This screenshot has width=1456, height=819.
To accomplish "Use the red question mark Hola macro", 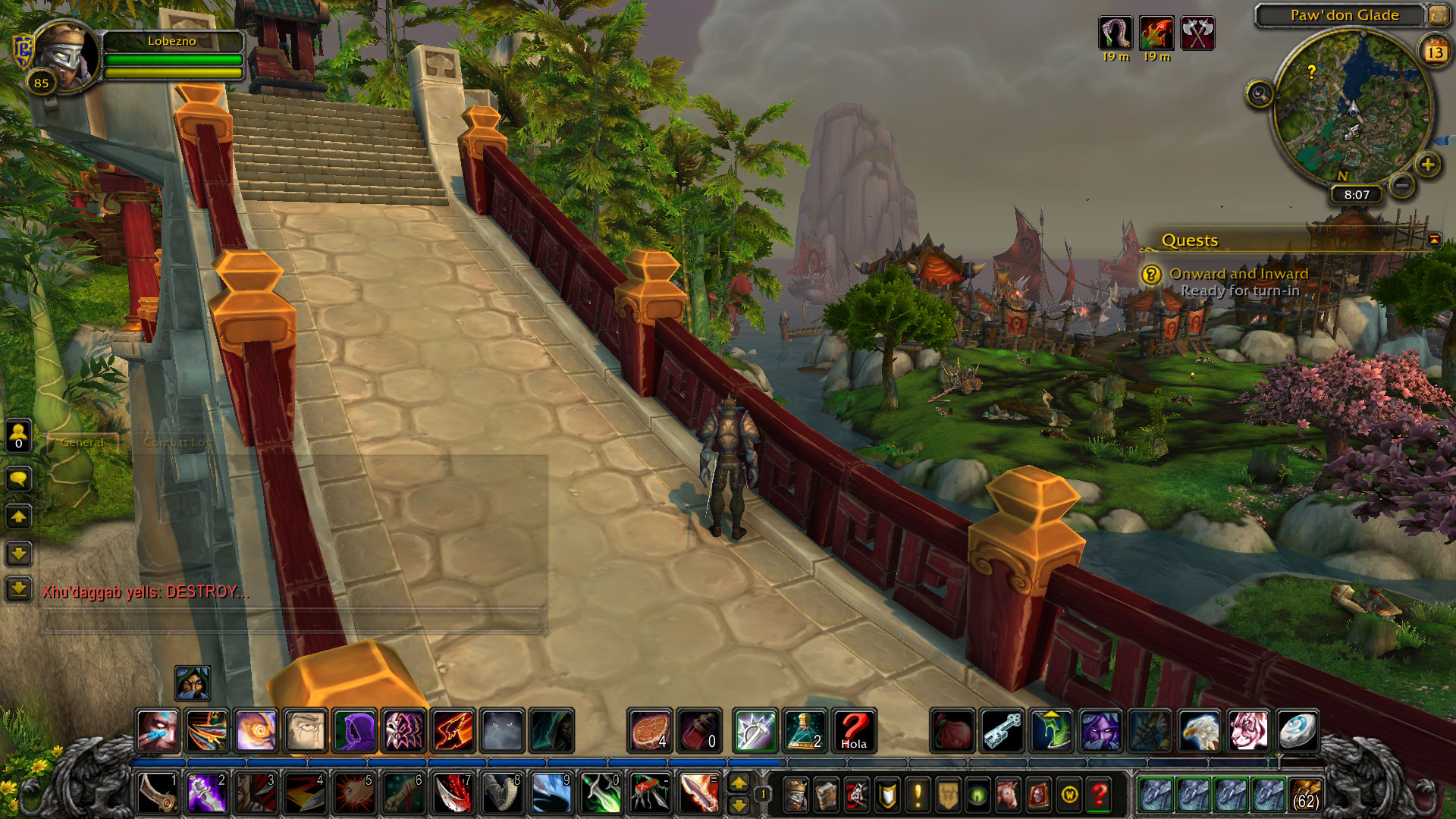I will point(854,731).
